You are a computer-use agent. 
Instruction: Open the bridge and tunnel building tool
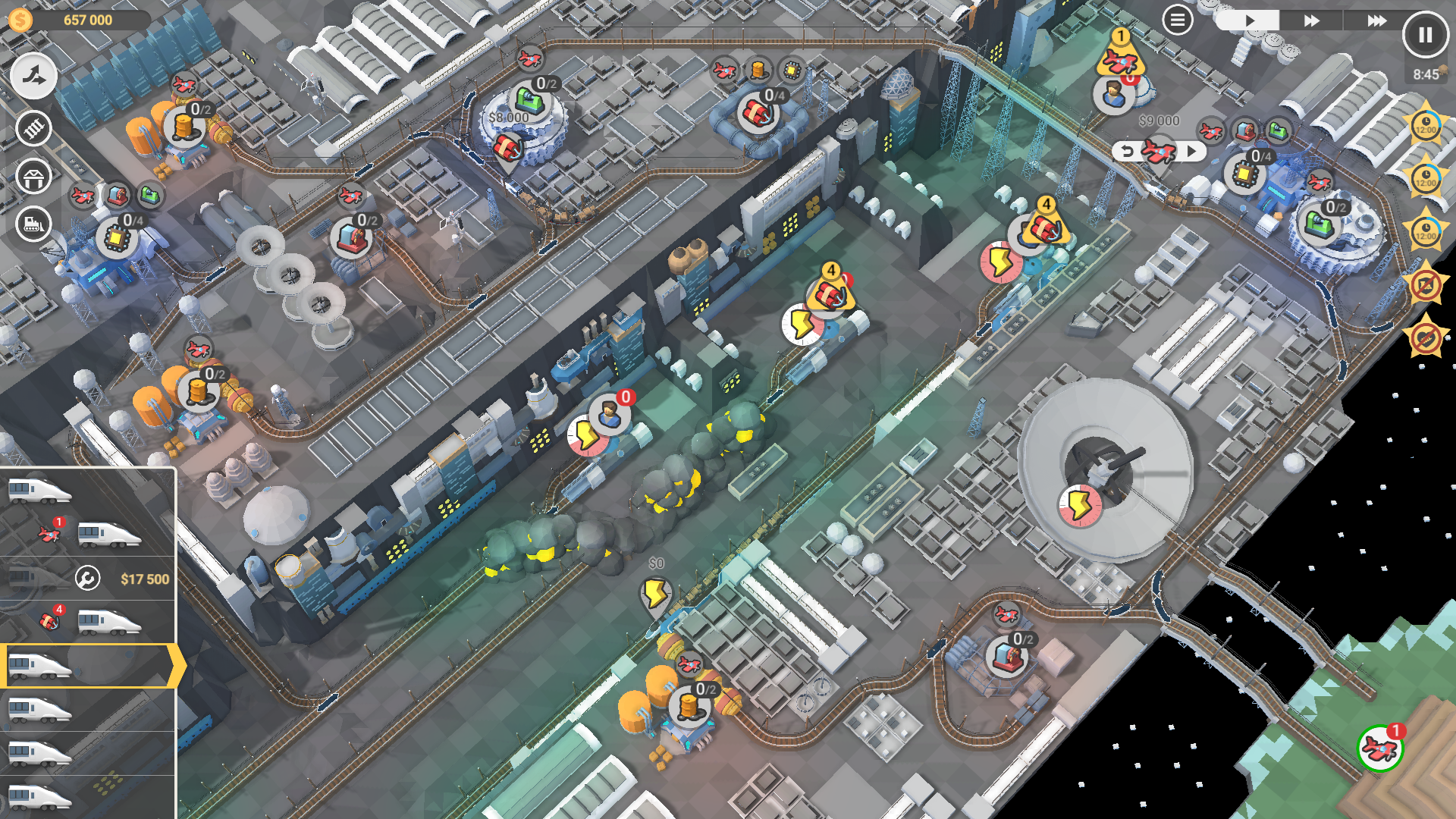coord(33,177)
